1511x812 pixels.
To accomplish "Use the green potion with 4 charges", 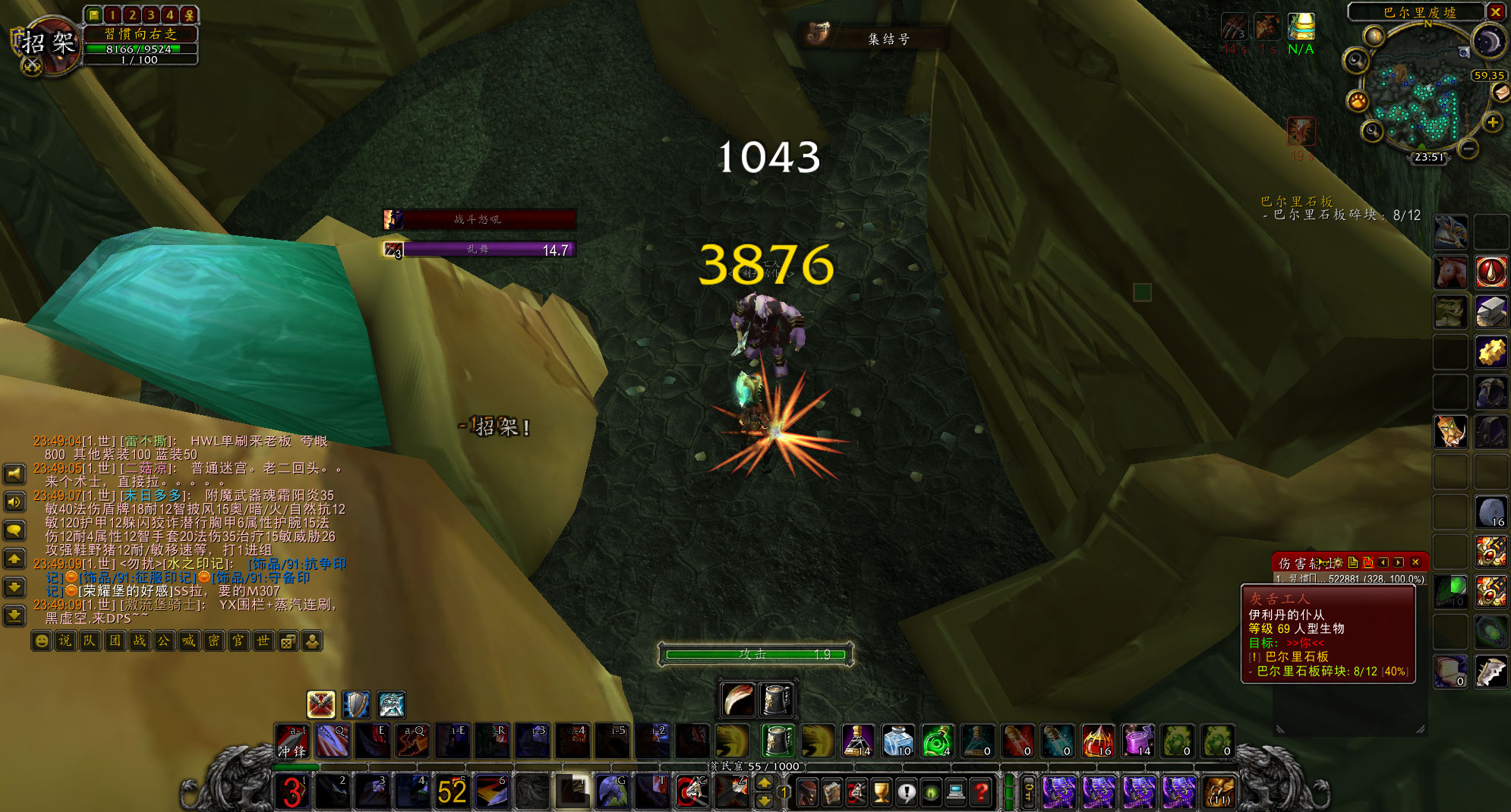I will (938, 741).
